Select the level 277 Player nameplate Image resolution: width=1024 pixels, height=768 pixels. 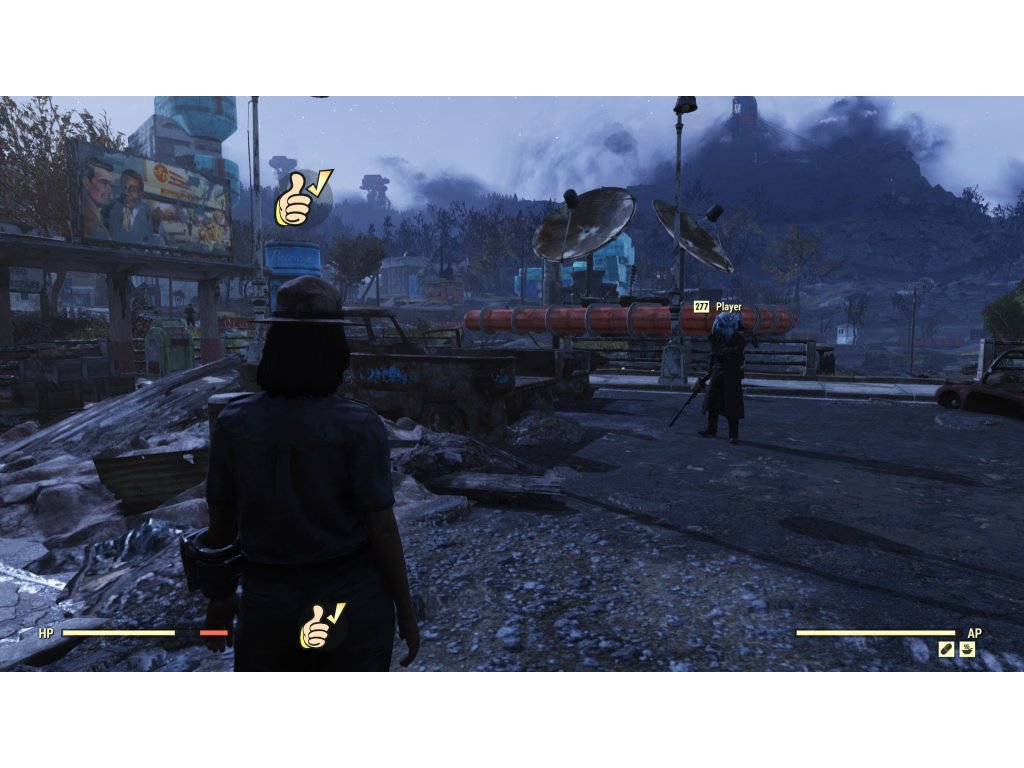coord(718,307)
